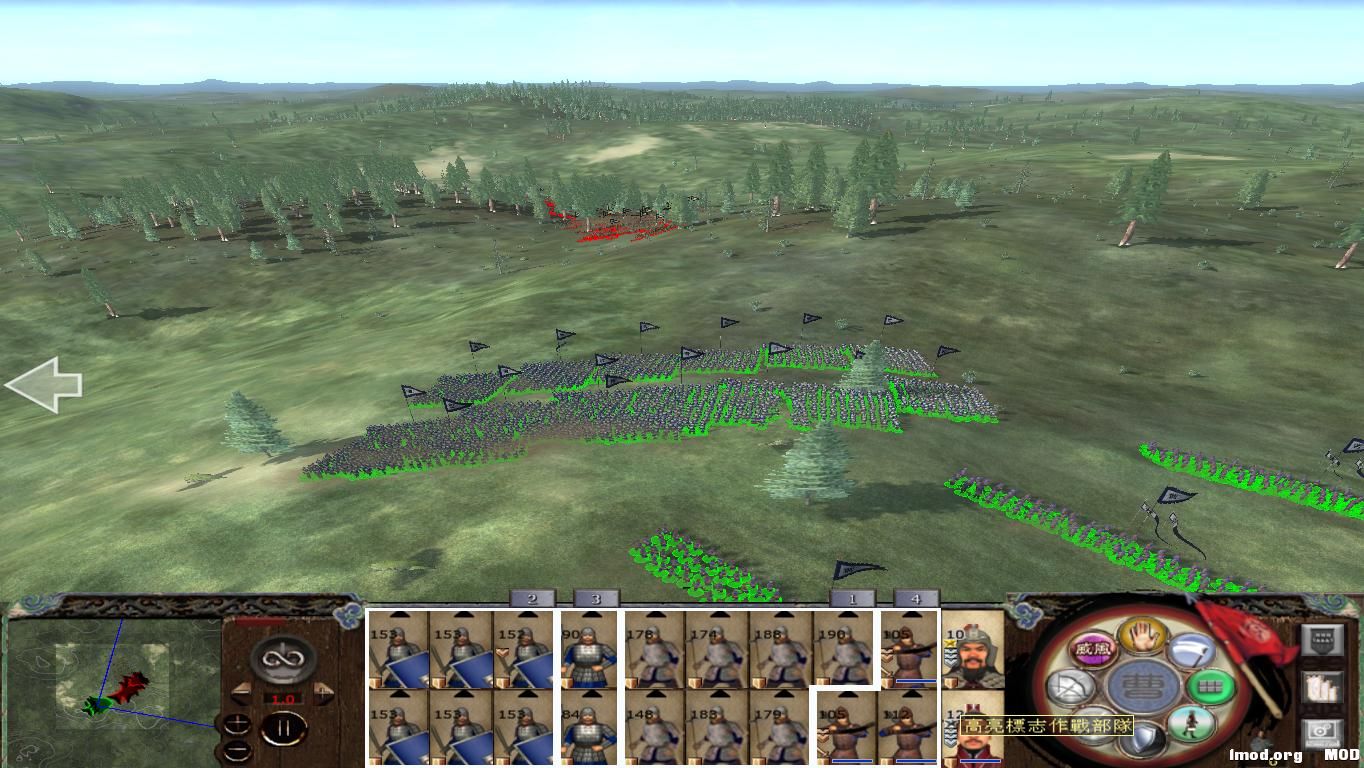Click the Cao faction emblem at the wheel center
This screenshot has width=1364, height=768.
(x=1143, y=683)
